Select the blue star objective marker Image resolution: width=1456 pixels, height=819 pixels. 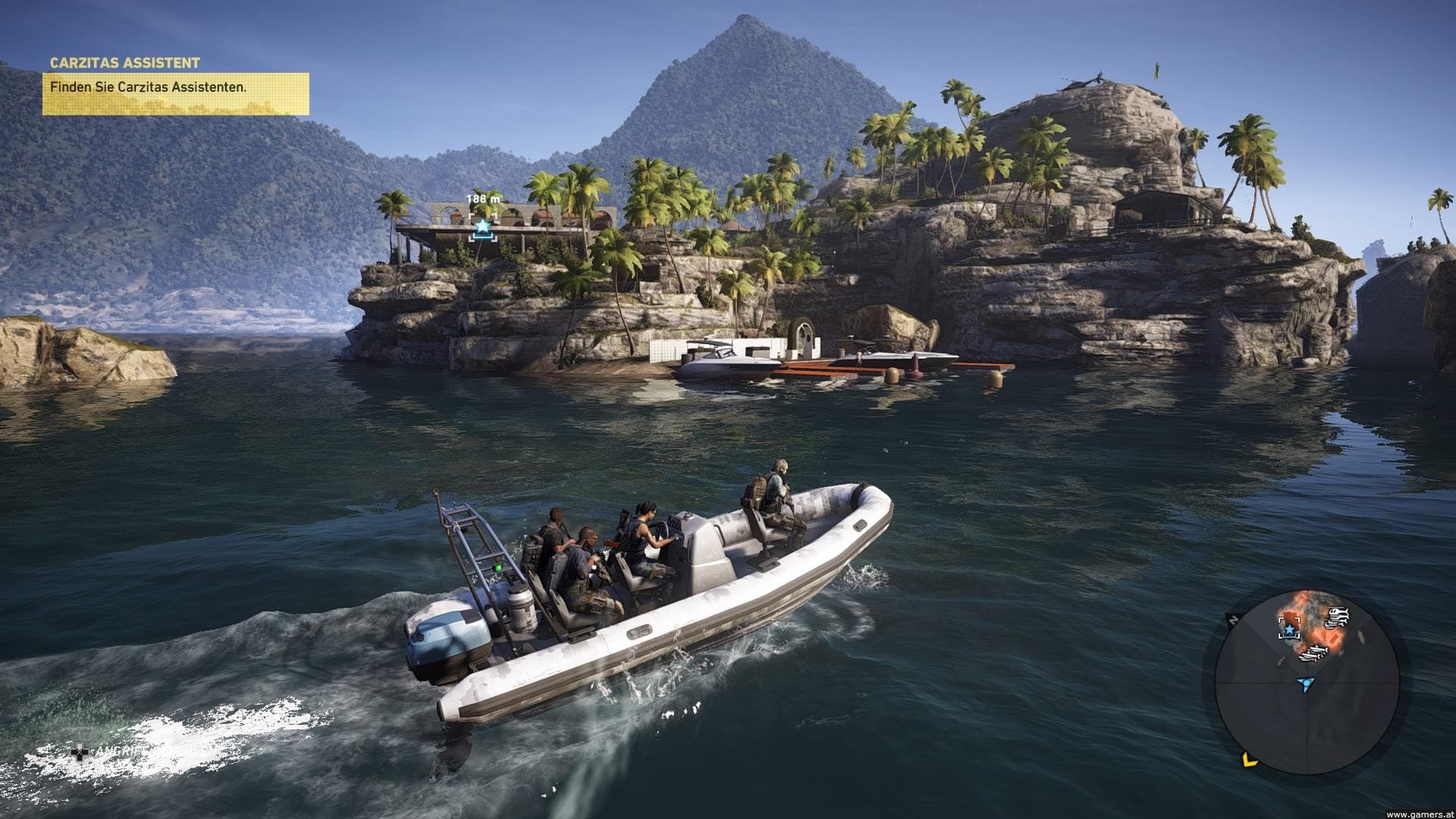click(x=482, y=226)
